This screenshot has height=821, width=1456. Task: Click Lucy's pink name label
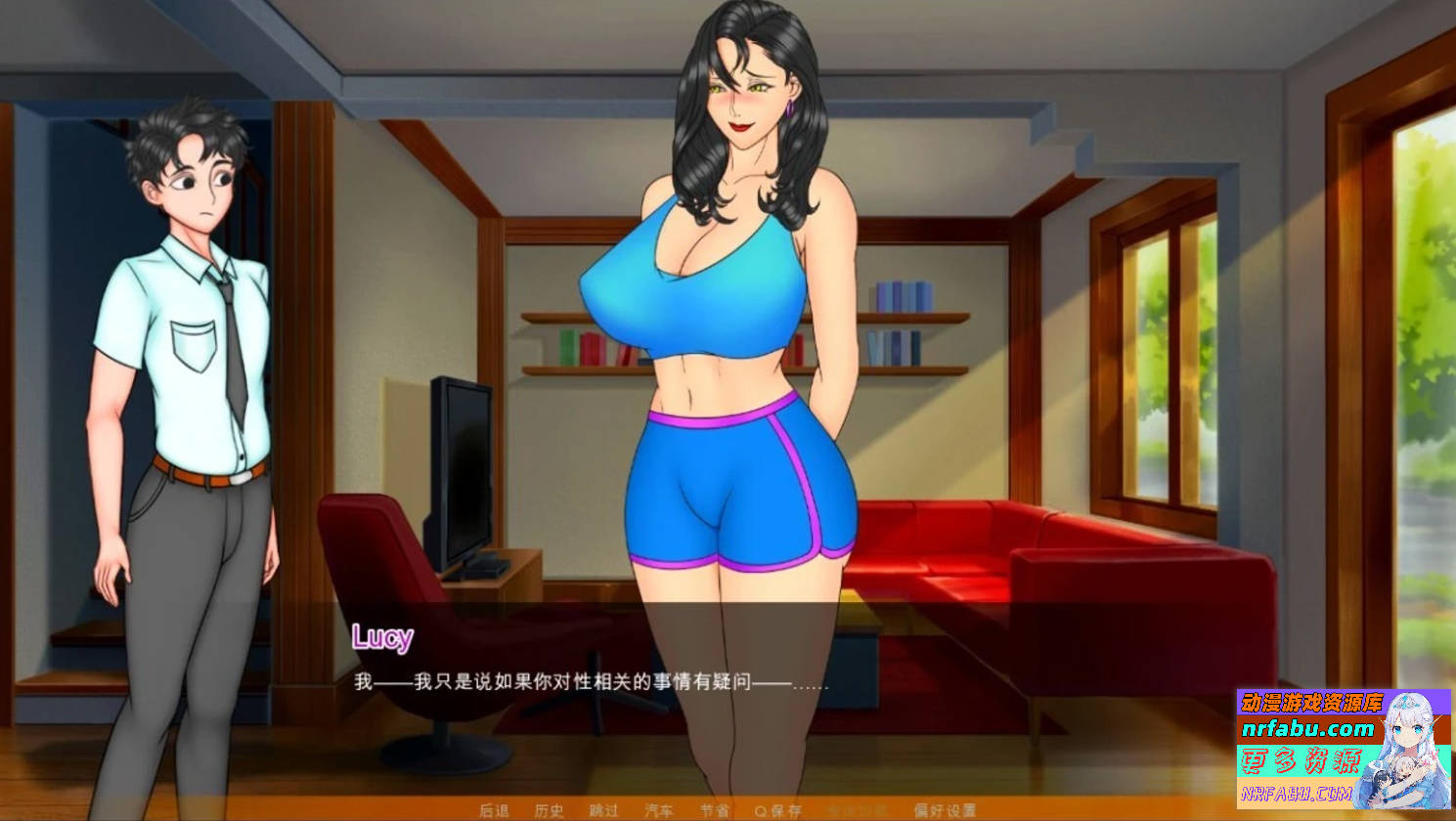coord(384,637)
